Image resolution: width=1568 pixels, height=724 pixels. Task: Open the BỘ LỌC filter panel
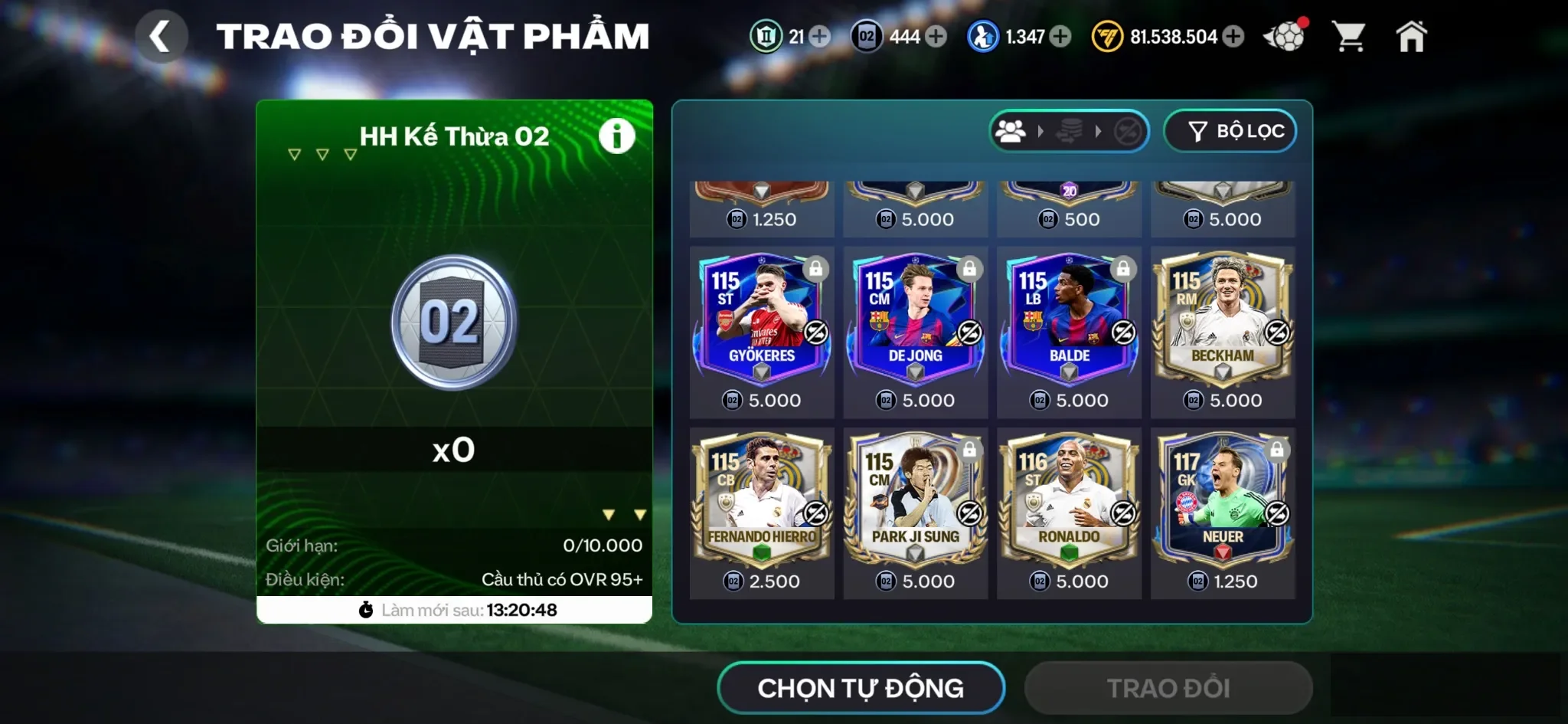tap(1230, 130)
